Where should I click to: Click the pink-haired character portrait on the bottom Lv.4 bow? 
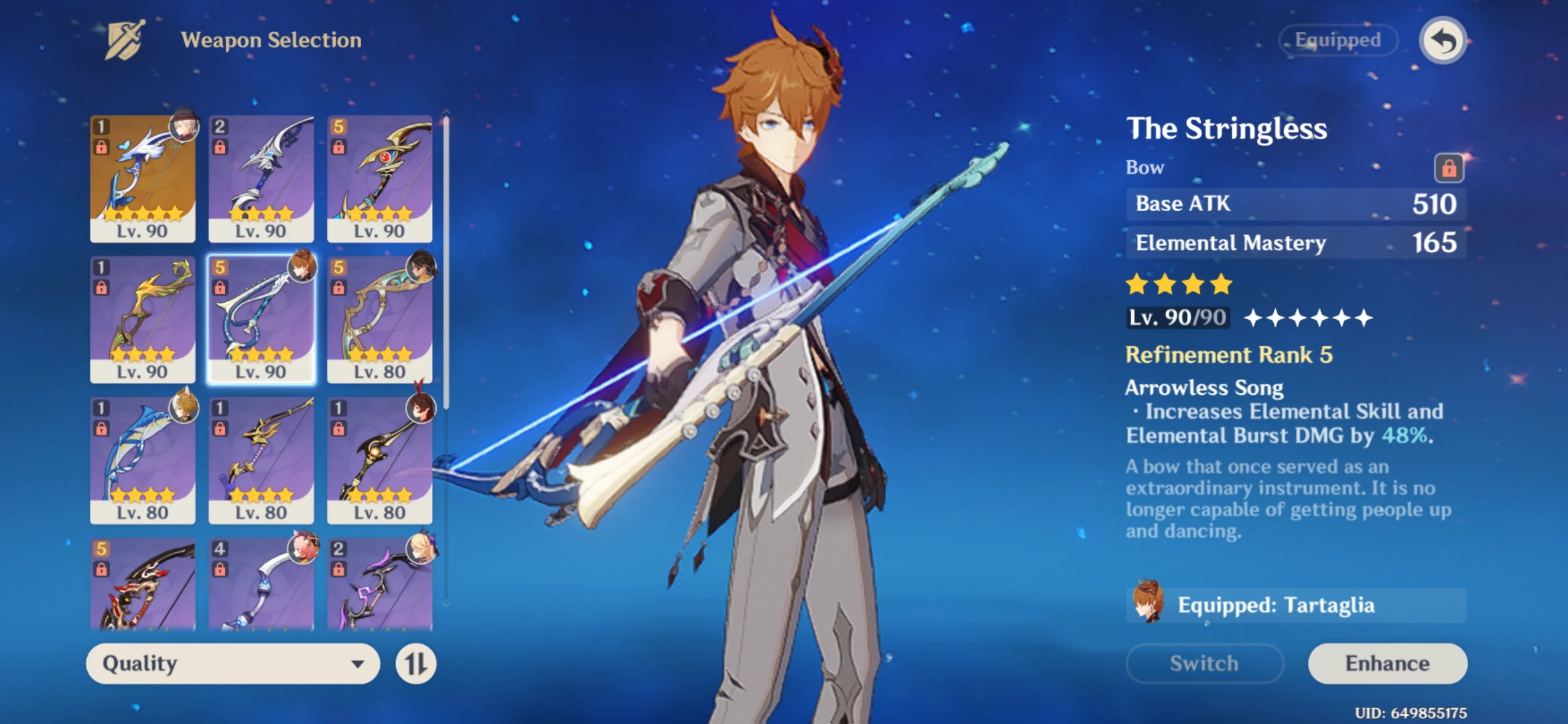point(303,550)
